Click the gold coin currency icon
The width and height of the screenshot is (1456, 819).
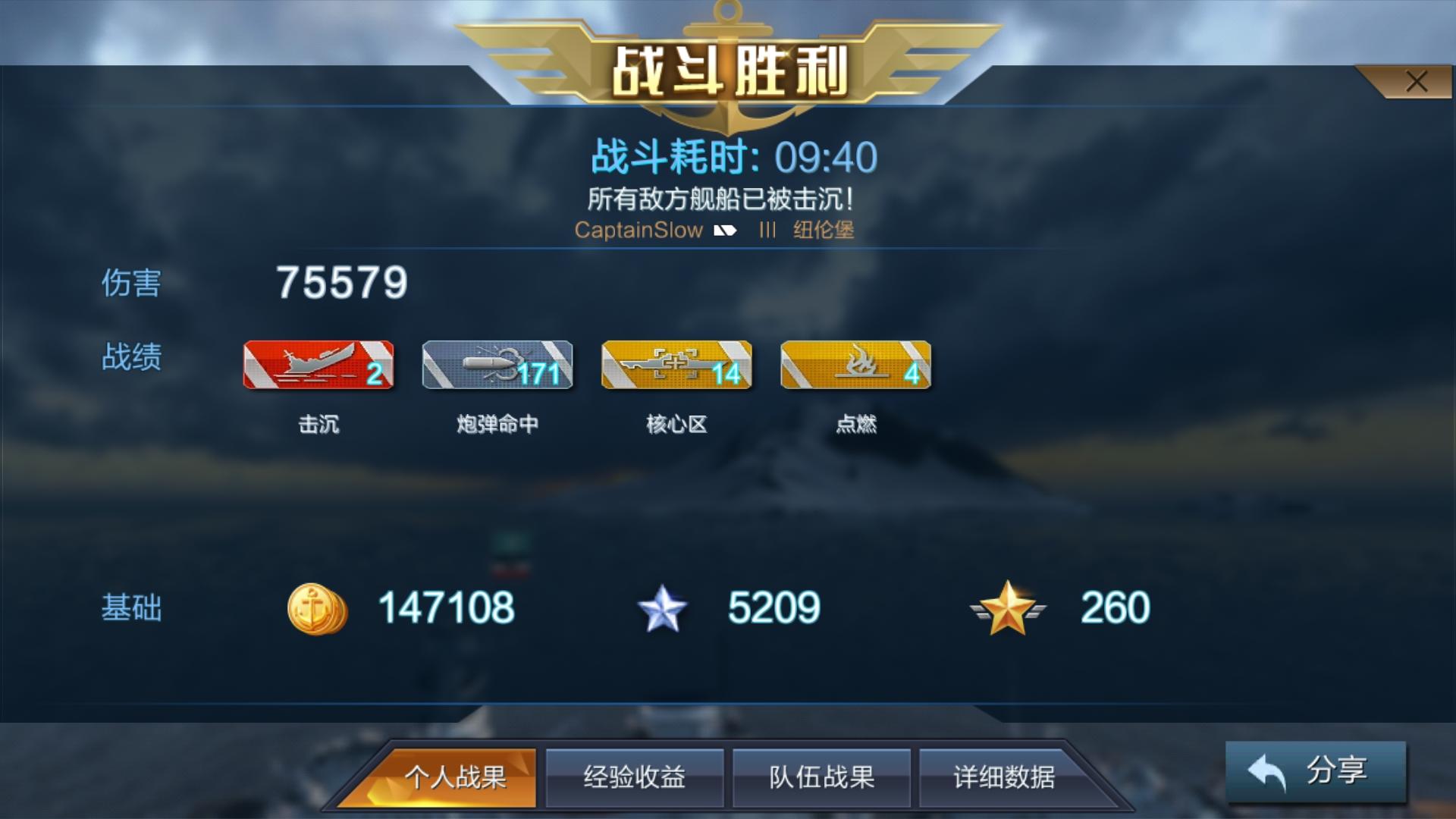tap(317, 607)
